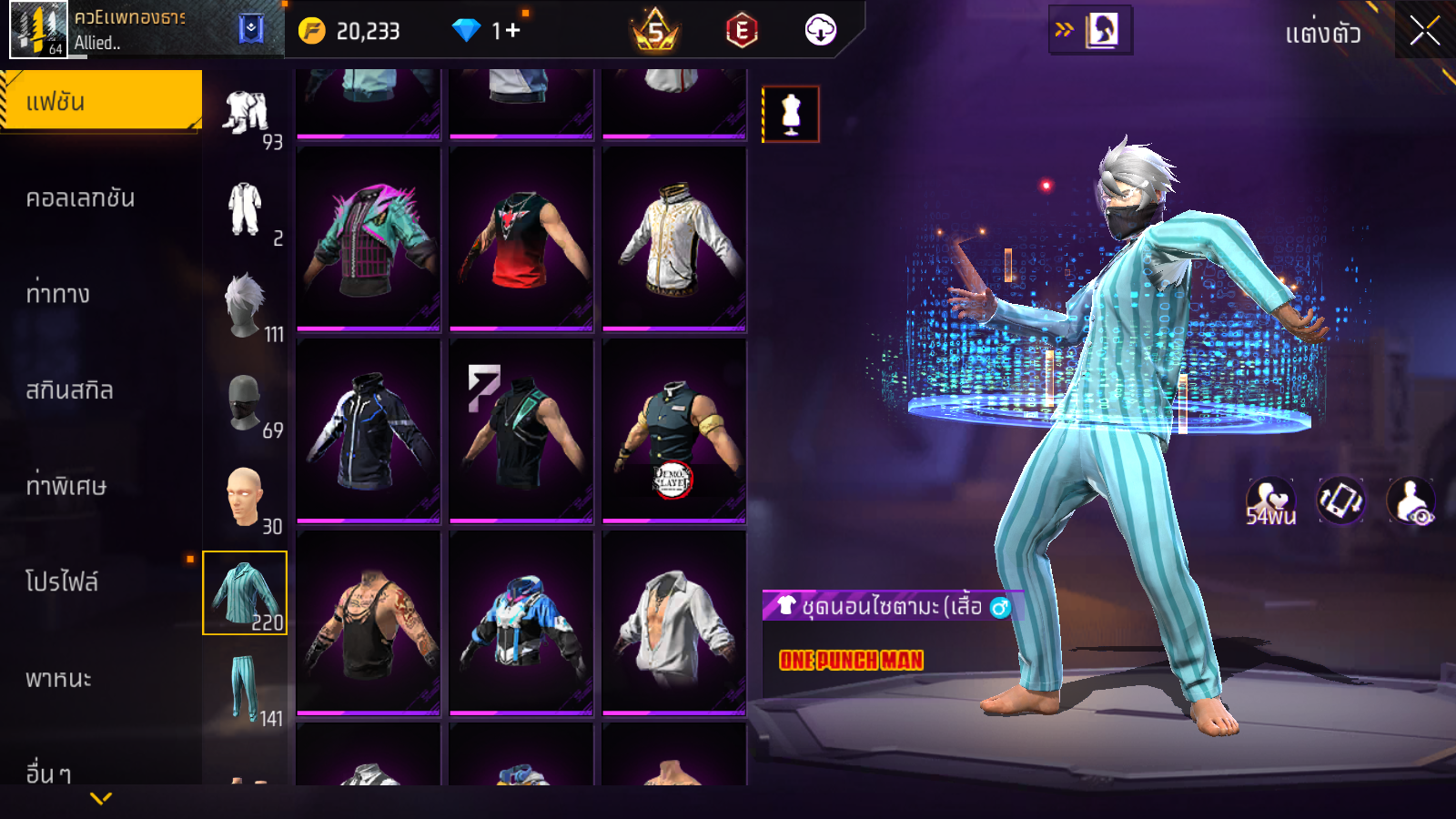The height and width of the screenshot is (819, 1456).
Task: Select the hair category with 111 items
Action: (x=246, y=306)
